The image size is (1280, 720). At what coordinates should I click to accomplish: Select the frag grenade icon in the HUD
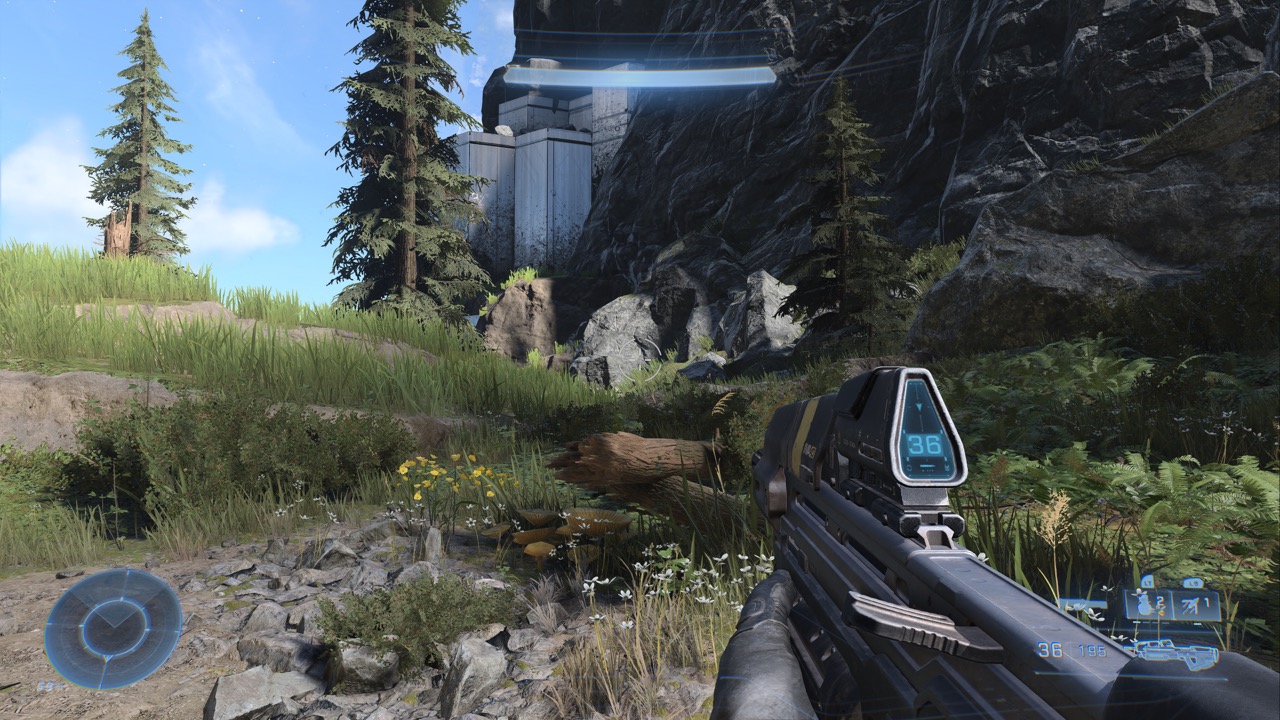pyautogui.click(x=1146, y=606)
